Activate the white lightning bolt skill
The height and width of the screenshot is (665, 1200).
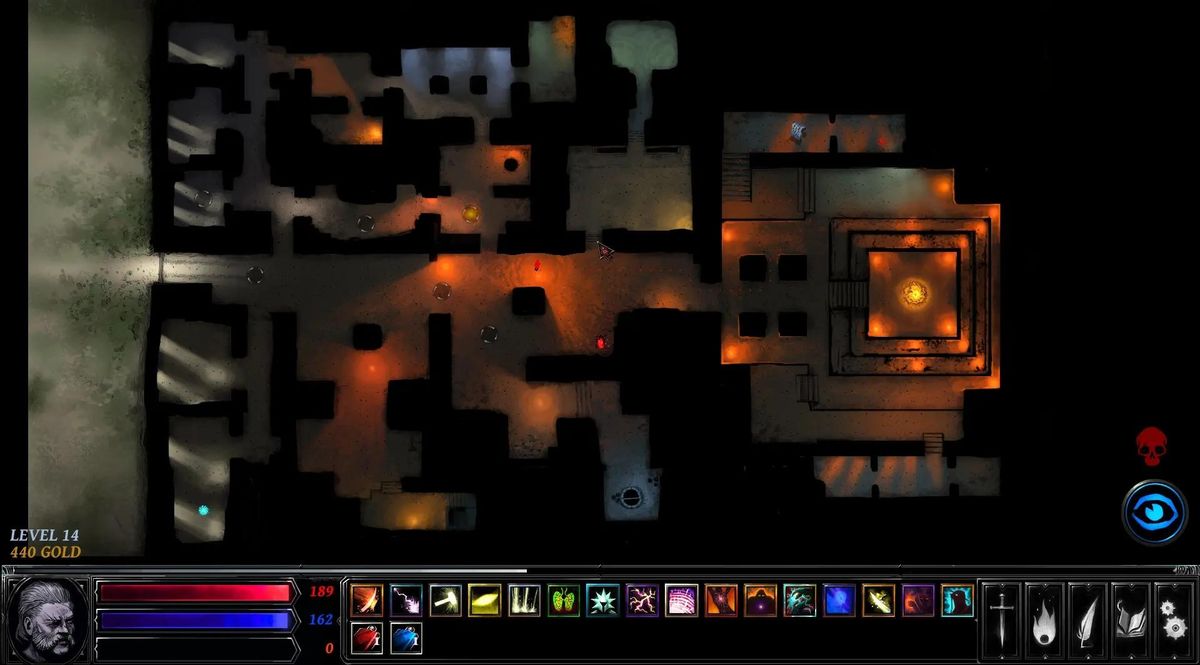coord(406,600)
